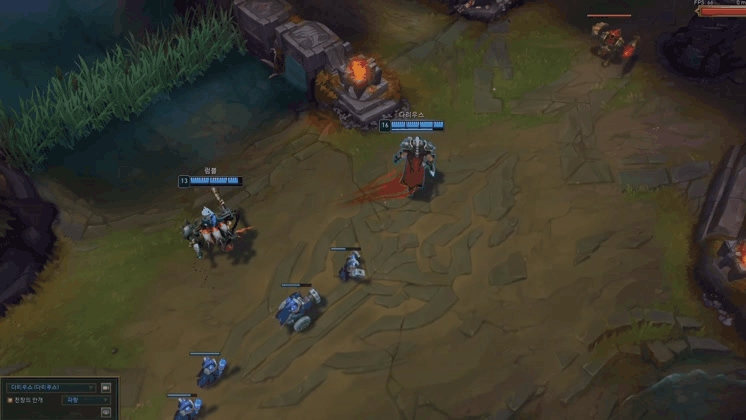Click the eye icon button

(x=106, y=411)
